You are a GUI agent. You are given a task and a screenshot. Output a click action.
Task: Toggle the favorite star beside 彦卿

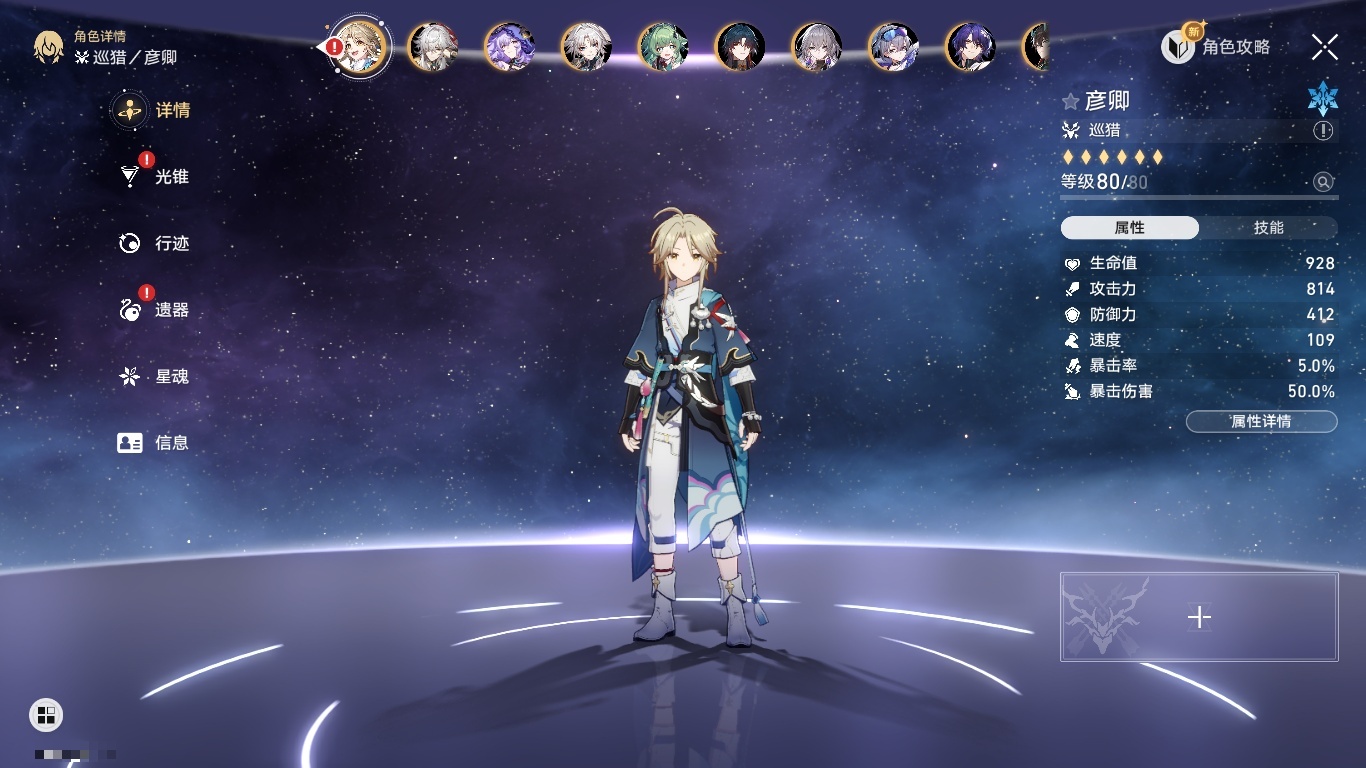click(1071, 102)
